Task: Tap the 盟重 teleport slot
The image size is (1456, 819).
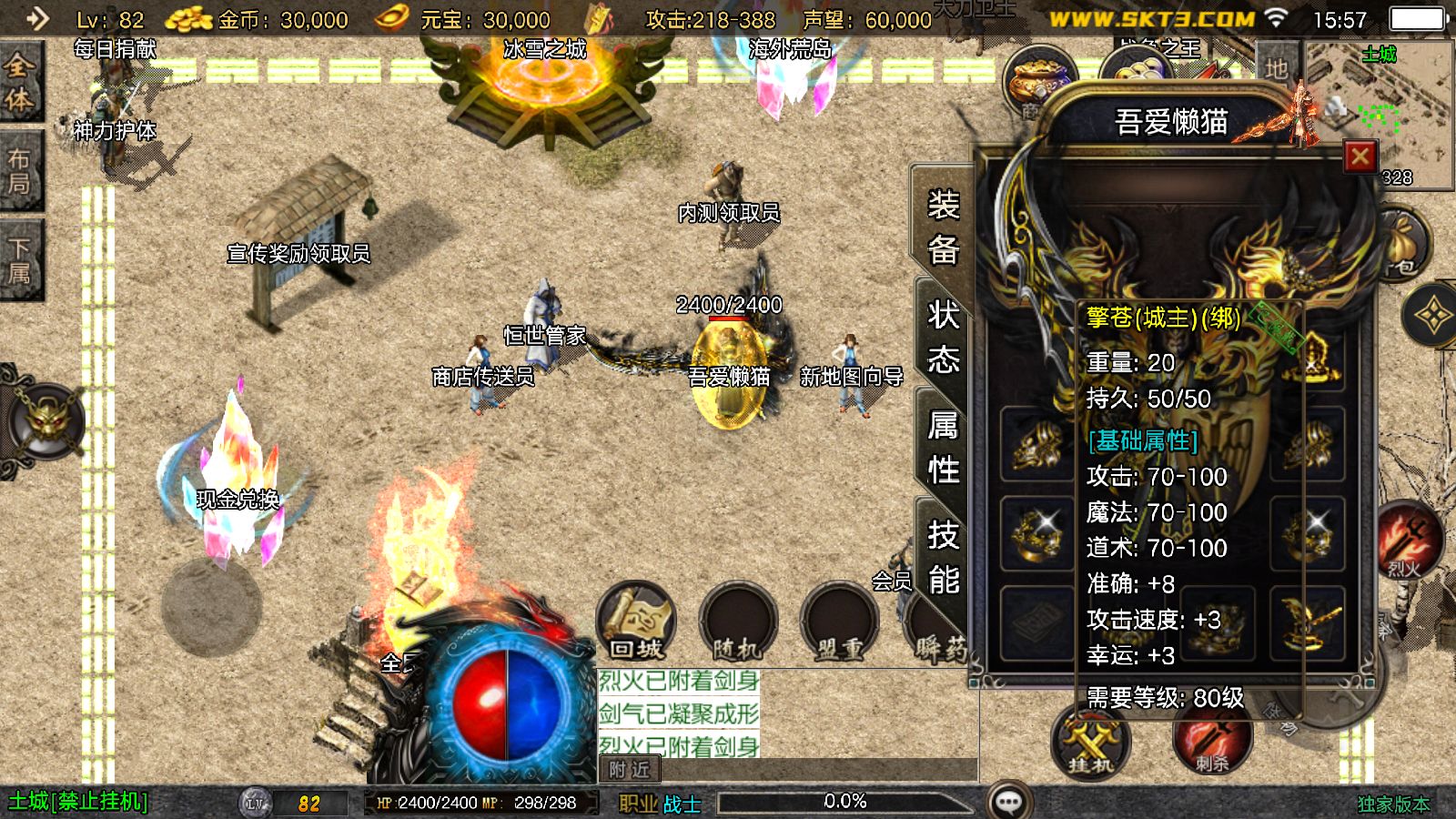Action: tap(838, 622)
